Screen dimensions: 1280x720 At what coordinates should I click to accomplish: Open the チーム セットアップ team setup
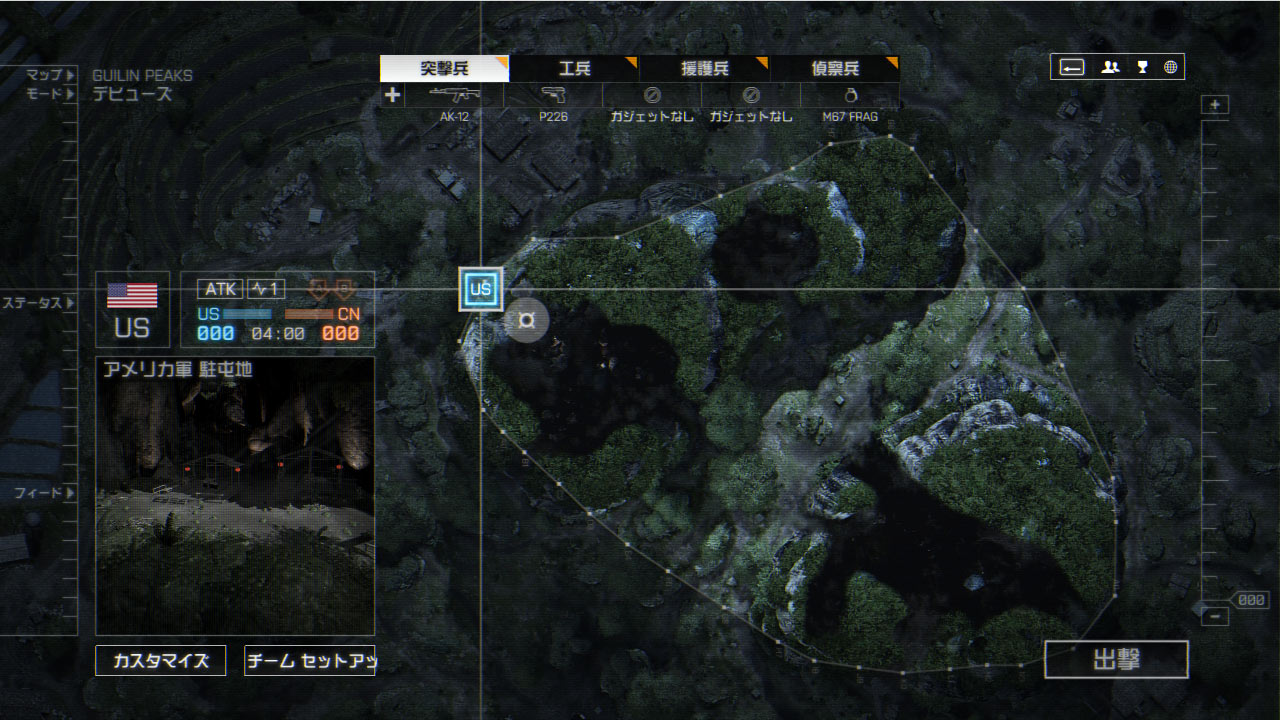(309, 661)
